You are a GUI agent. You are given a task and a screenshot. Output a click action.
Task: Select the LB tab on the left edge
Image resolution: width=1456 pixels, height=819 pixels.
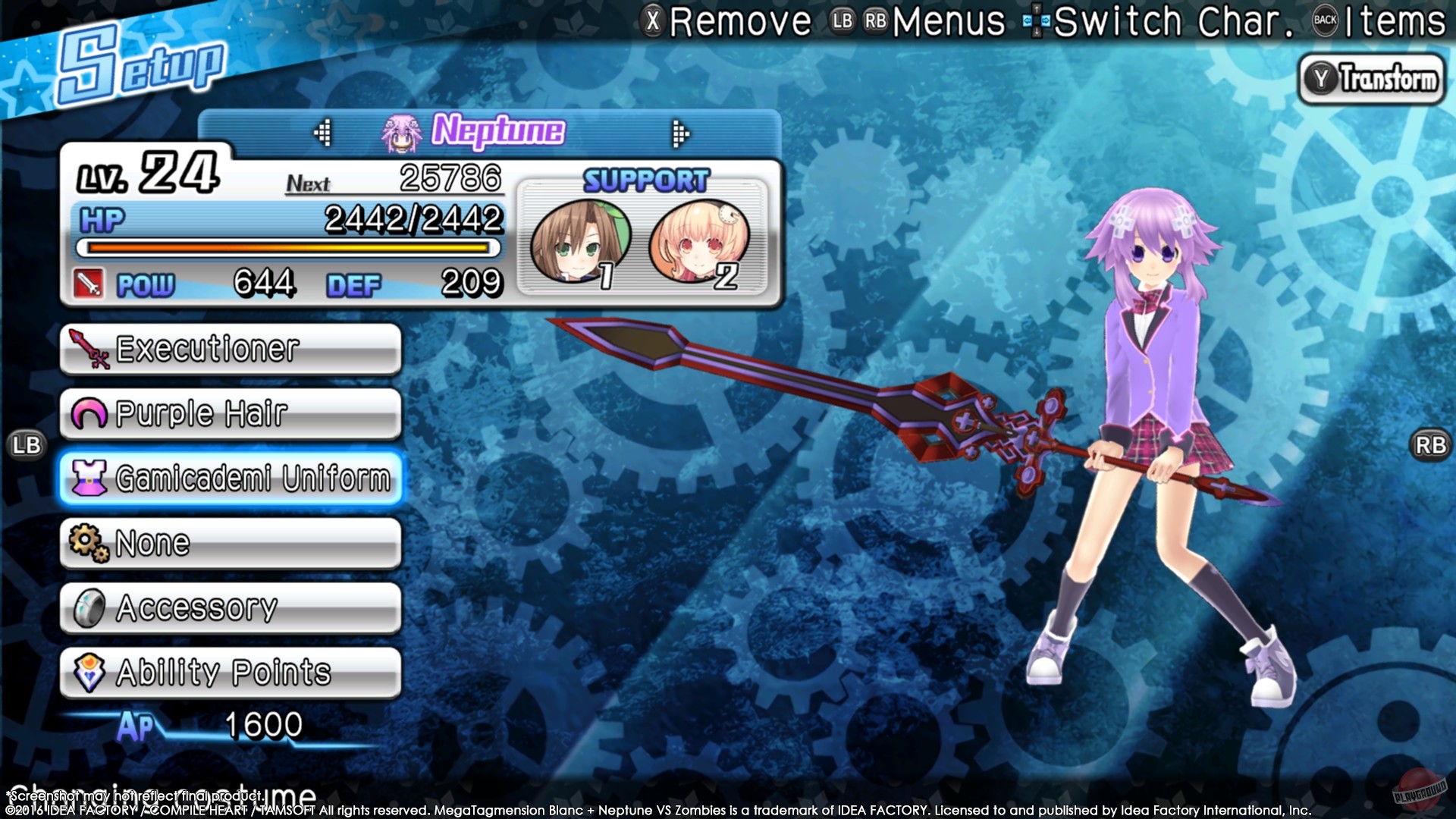coord(27,444)
